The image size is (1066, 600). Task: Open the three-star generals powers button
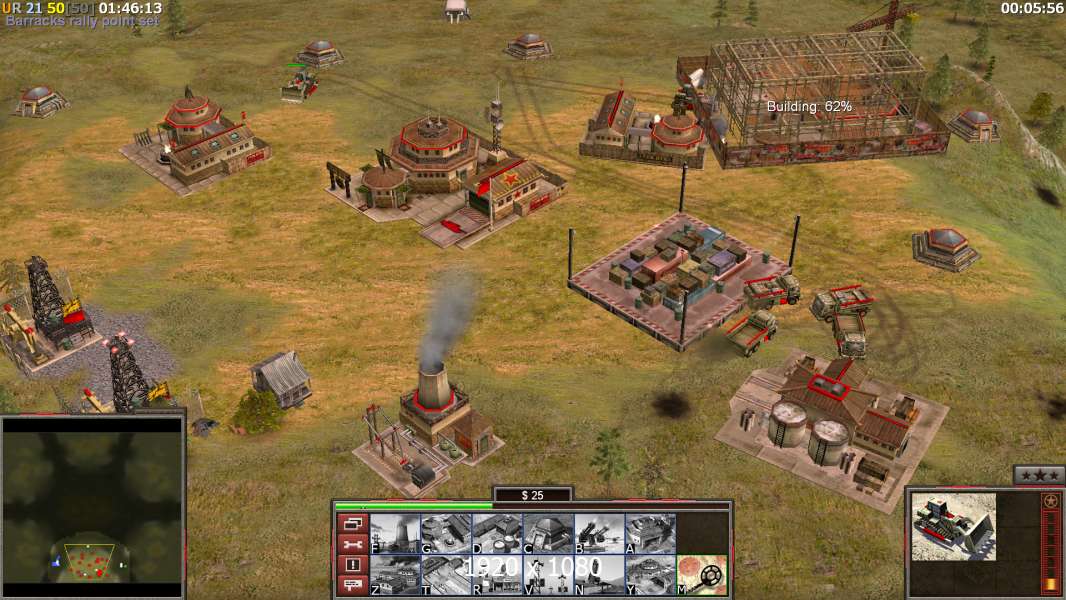1037,475
